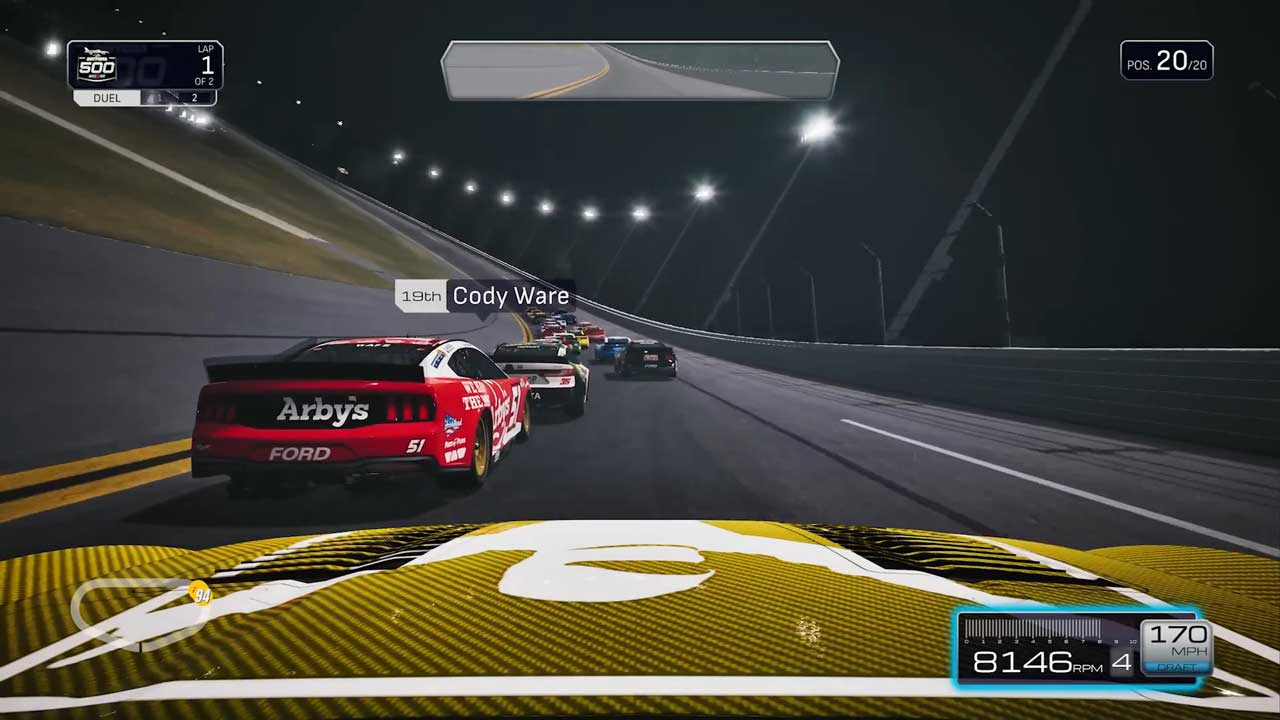Screen dimensions: 1280x720
Task: Click the DUEL stage indicator
Action: (x=107, y=98)
